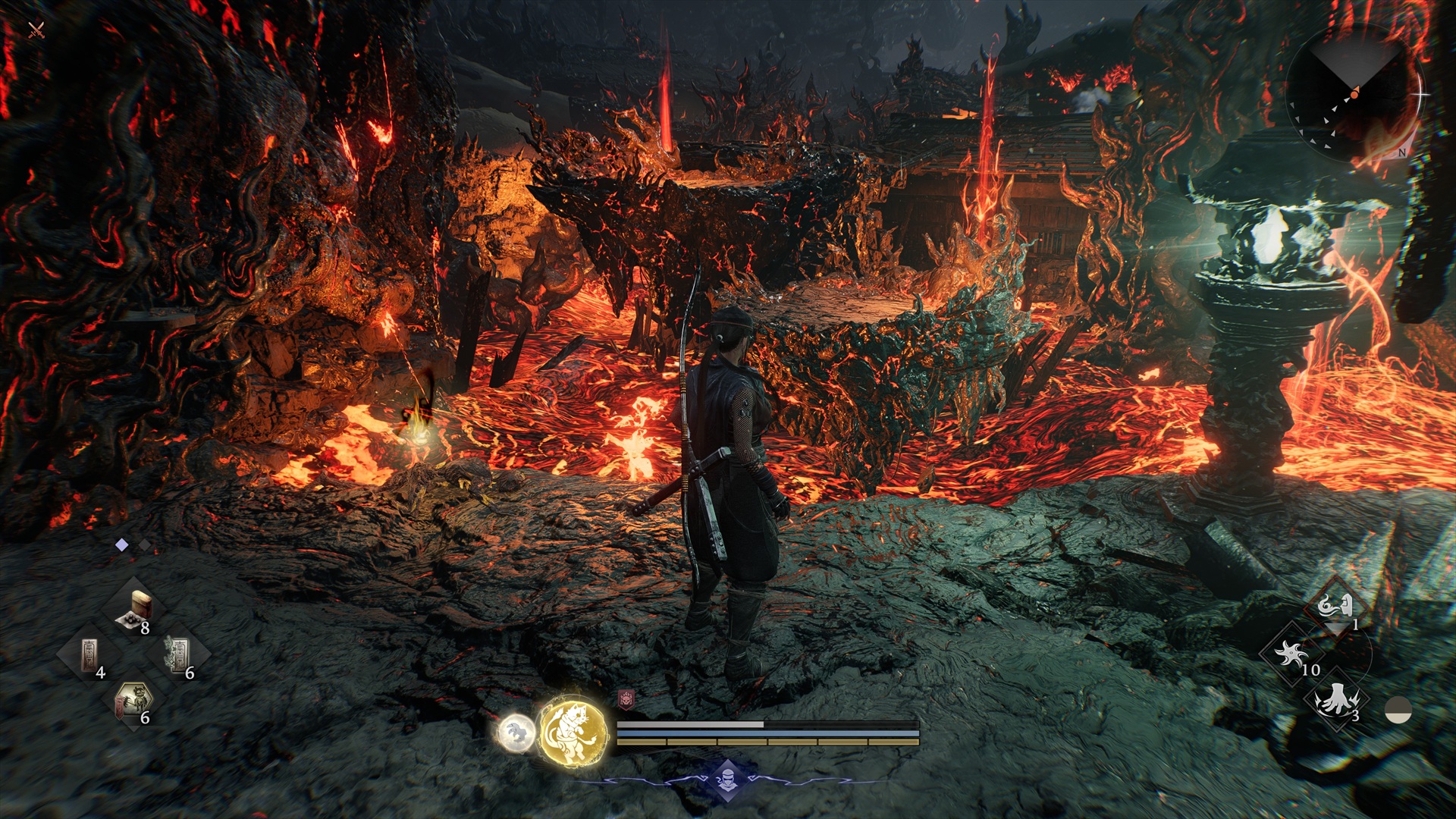Activate the hand strike ninjutsu slot
1456x819 pixels.
pos(1335,699)
